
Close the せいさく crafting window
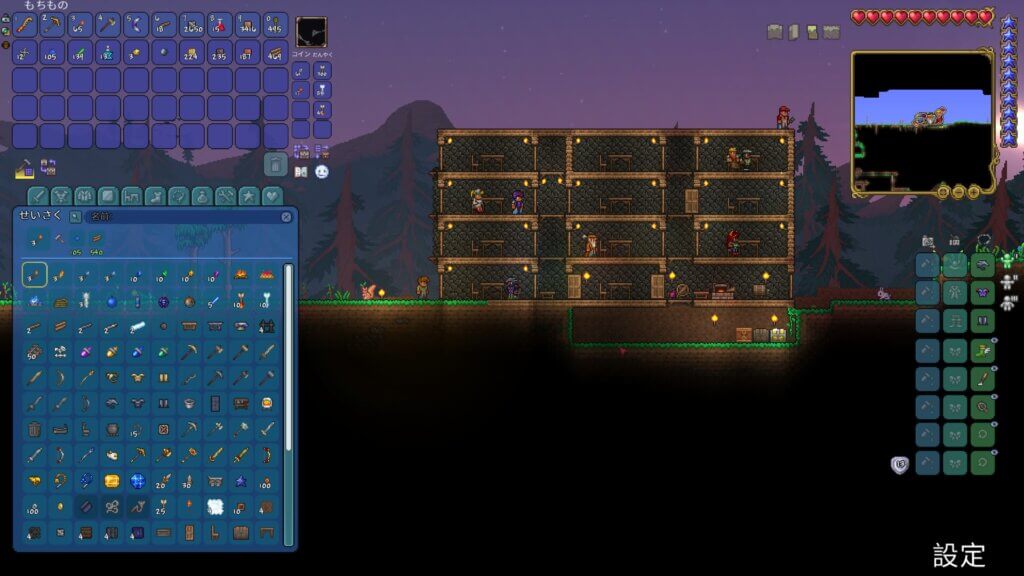(x=287, y=216)
